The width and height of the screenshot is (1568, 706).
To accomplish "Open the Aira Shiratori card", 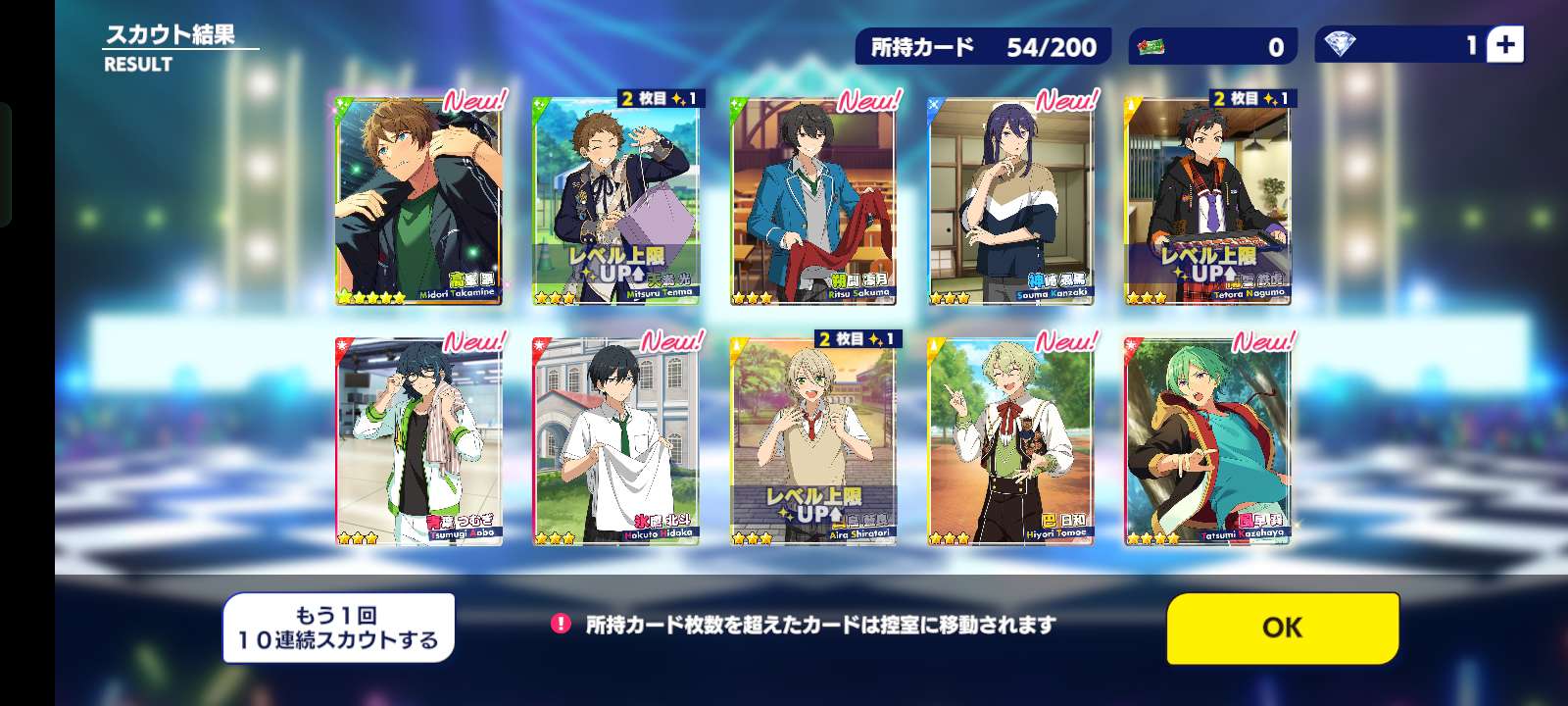I will point(812,441).
